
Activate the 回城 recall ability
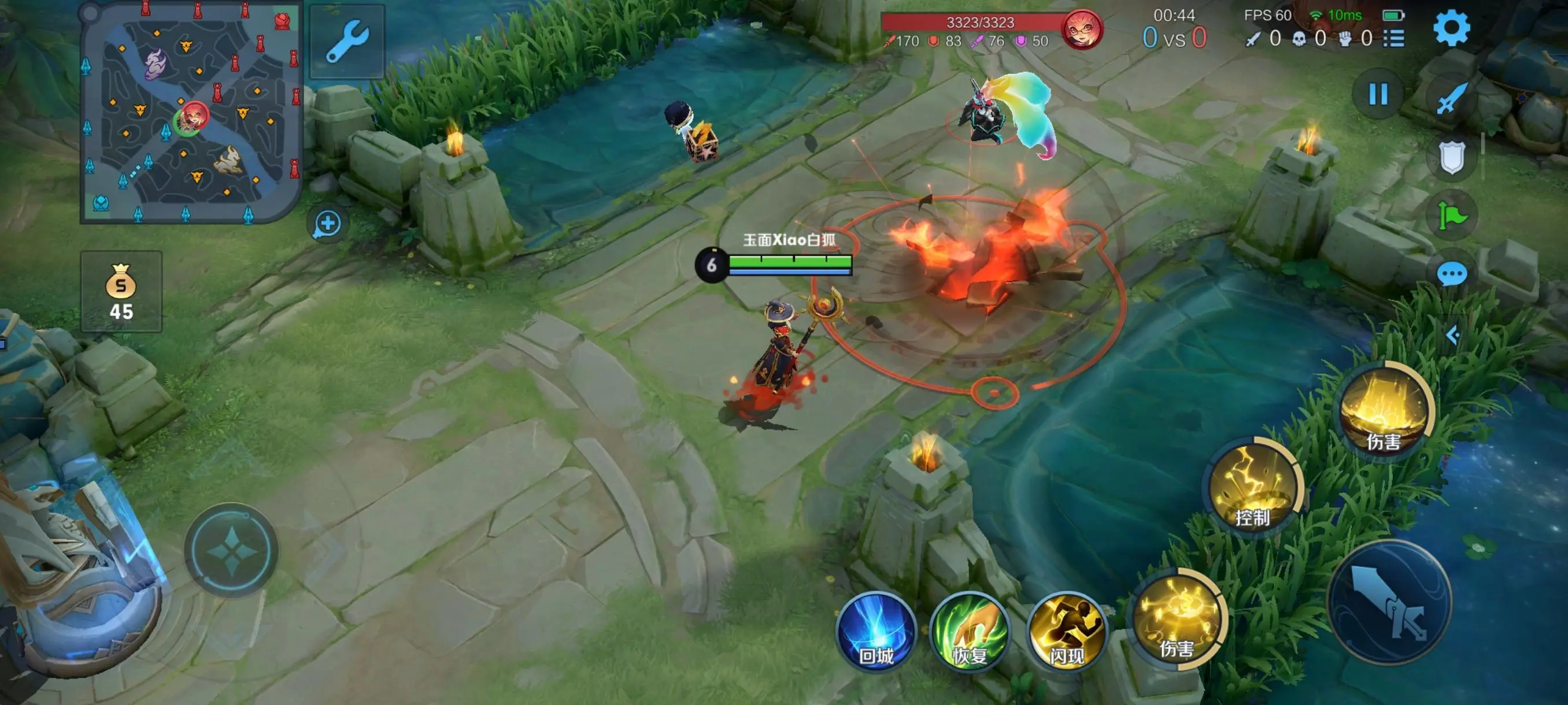(877, 632)
